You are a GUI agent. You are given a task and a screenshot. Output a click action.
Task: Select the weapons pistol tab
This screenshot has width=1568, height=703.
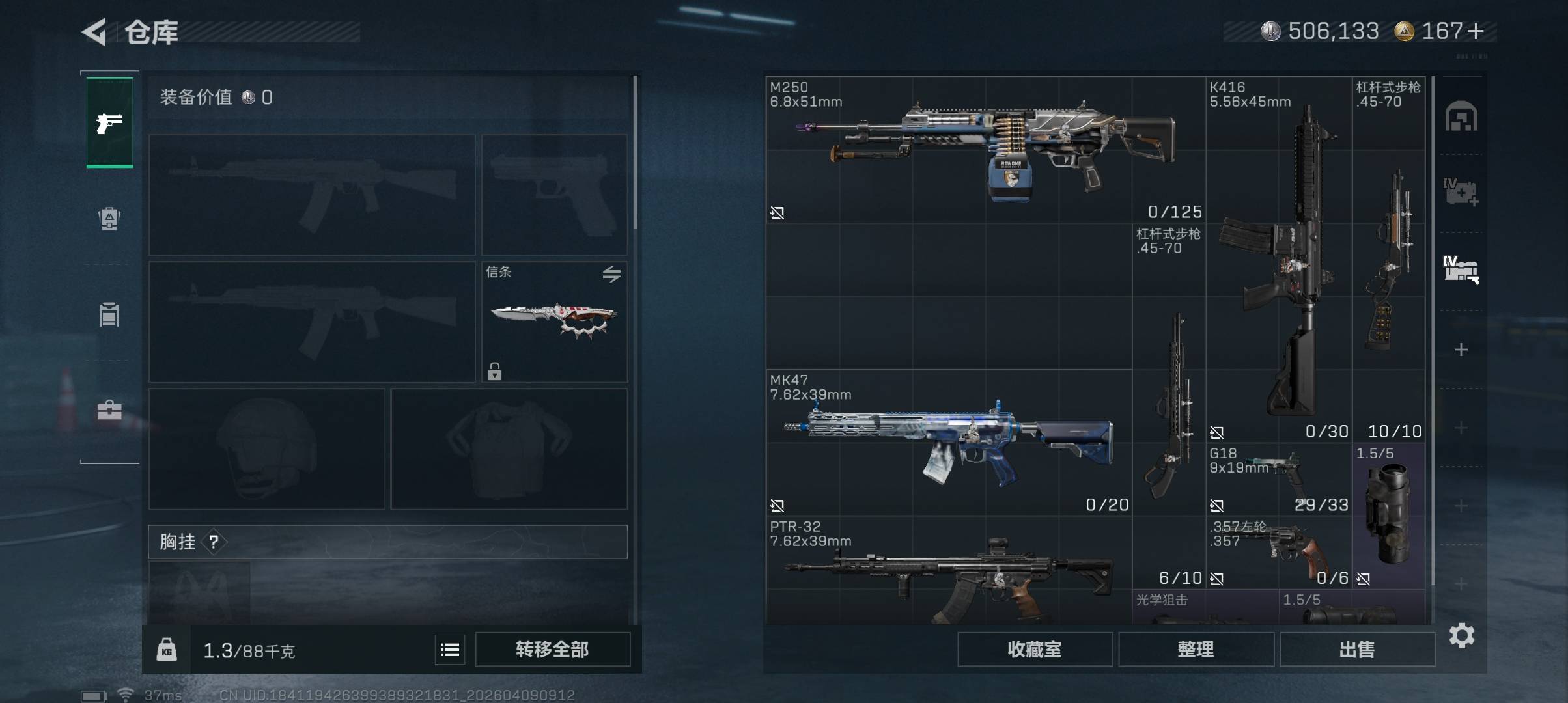pos(109,122)
